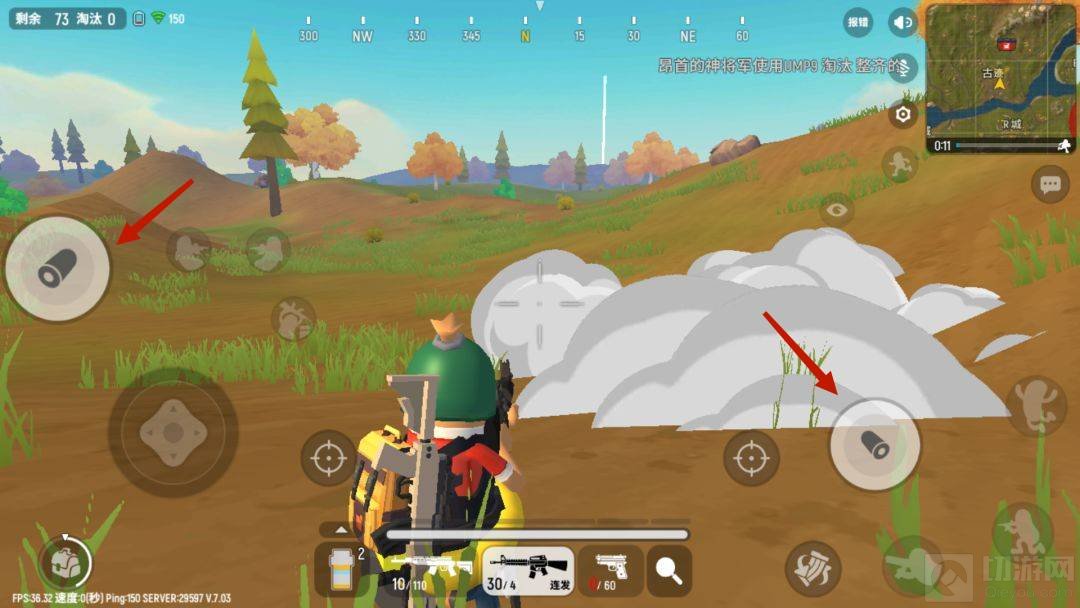Toggle the microphone voice button
The image size is (1080, 608).
pos(903,67)
